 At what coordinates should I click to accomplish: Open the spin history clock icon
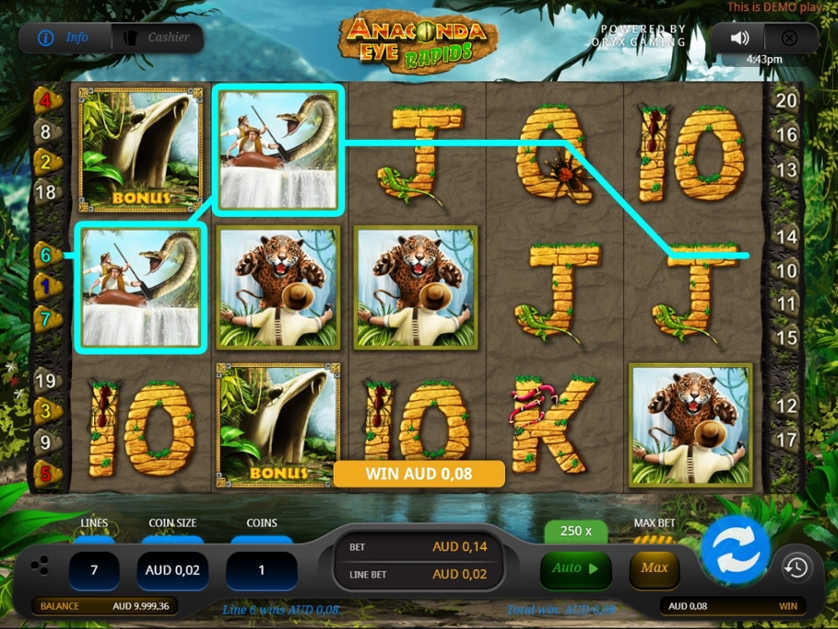coord(796,568)
